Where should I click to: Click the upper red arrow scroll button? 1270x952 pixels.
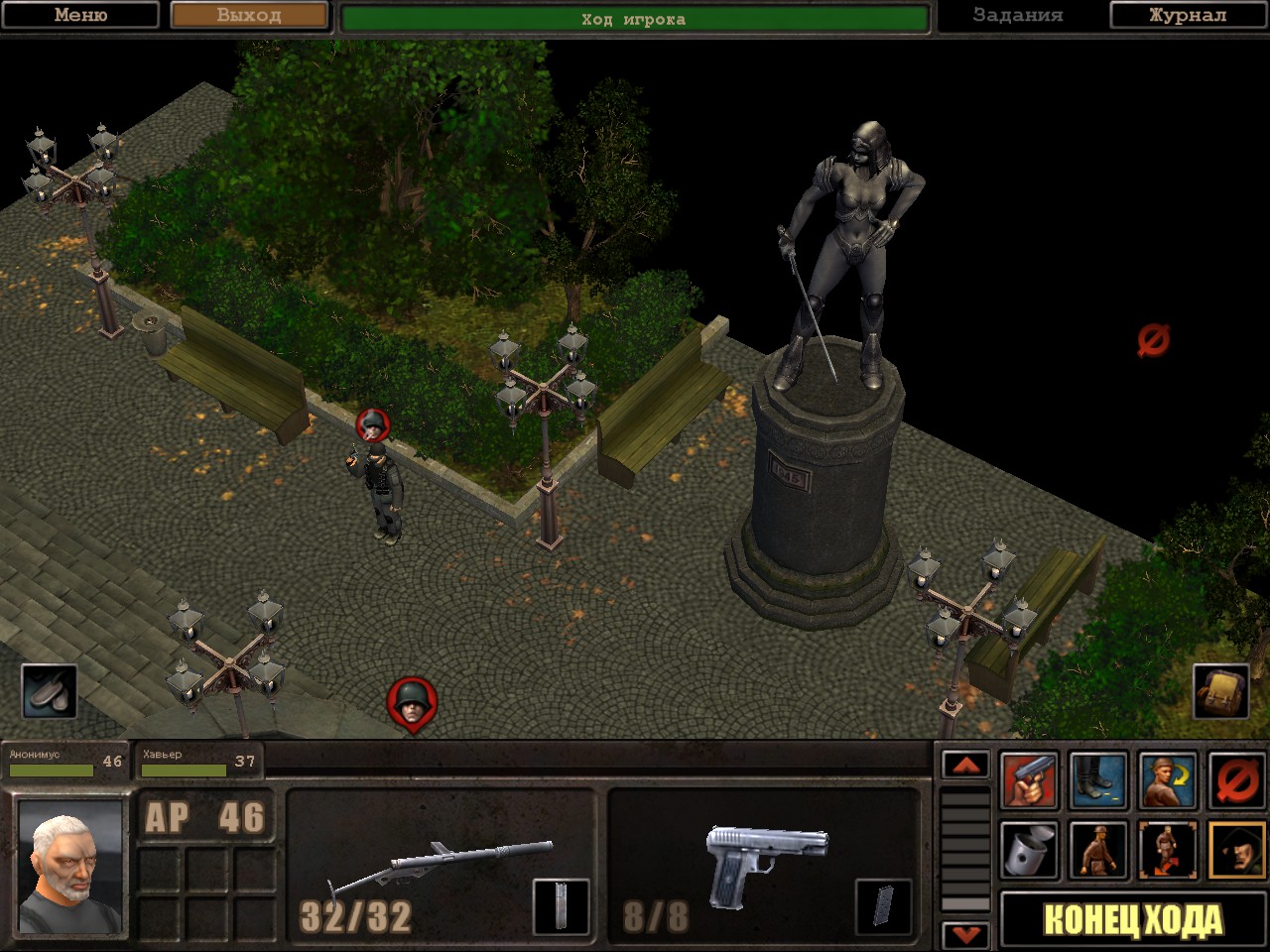tap(965, 766)
